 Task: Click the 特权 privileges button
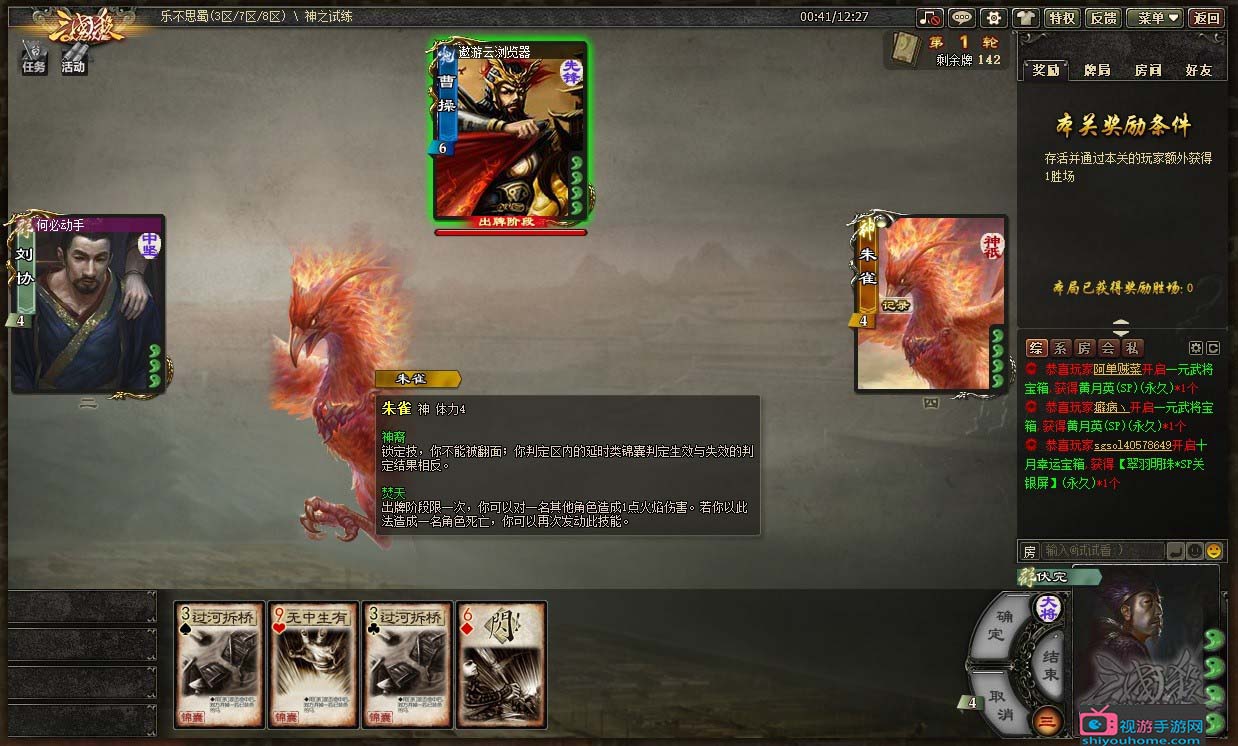pyautogui.click(x=1061, y=18)
